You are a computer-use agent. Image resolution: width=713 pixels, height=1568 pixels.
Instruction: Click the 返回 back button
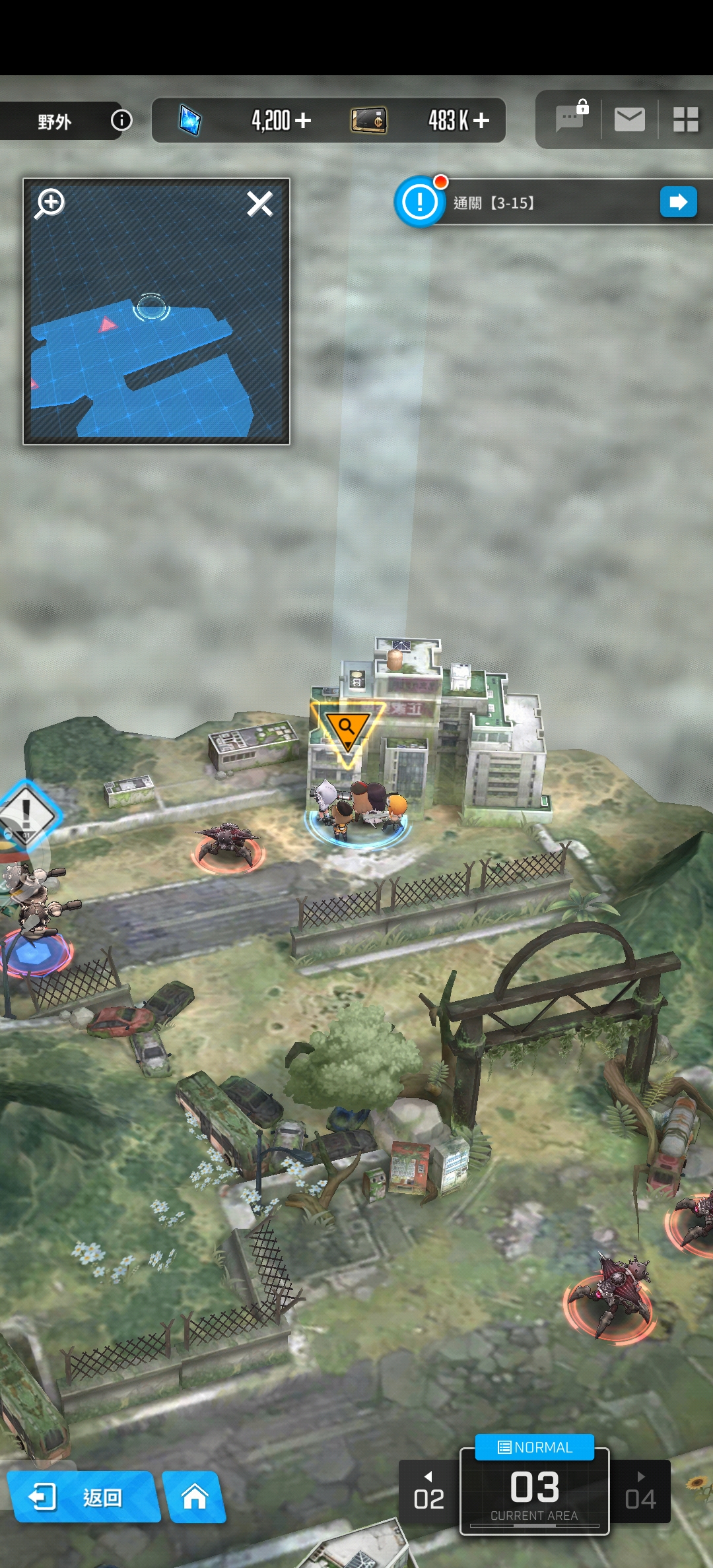click(83, 1497)
